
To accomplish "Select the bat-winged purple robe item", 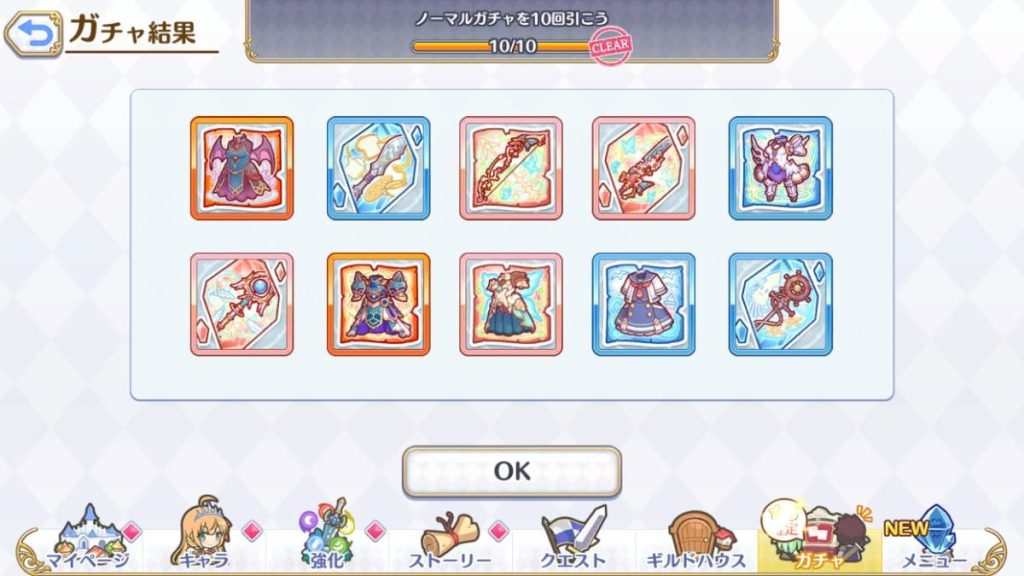I will [x=242, y=168].
